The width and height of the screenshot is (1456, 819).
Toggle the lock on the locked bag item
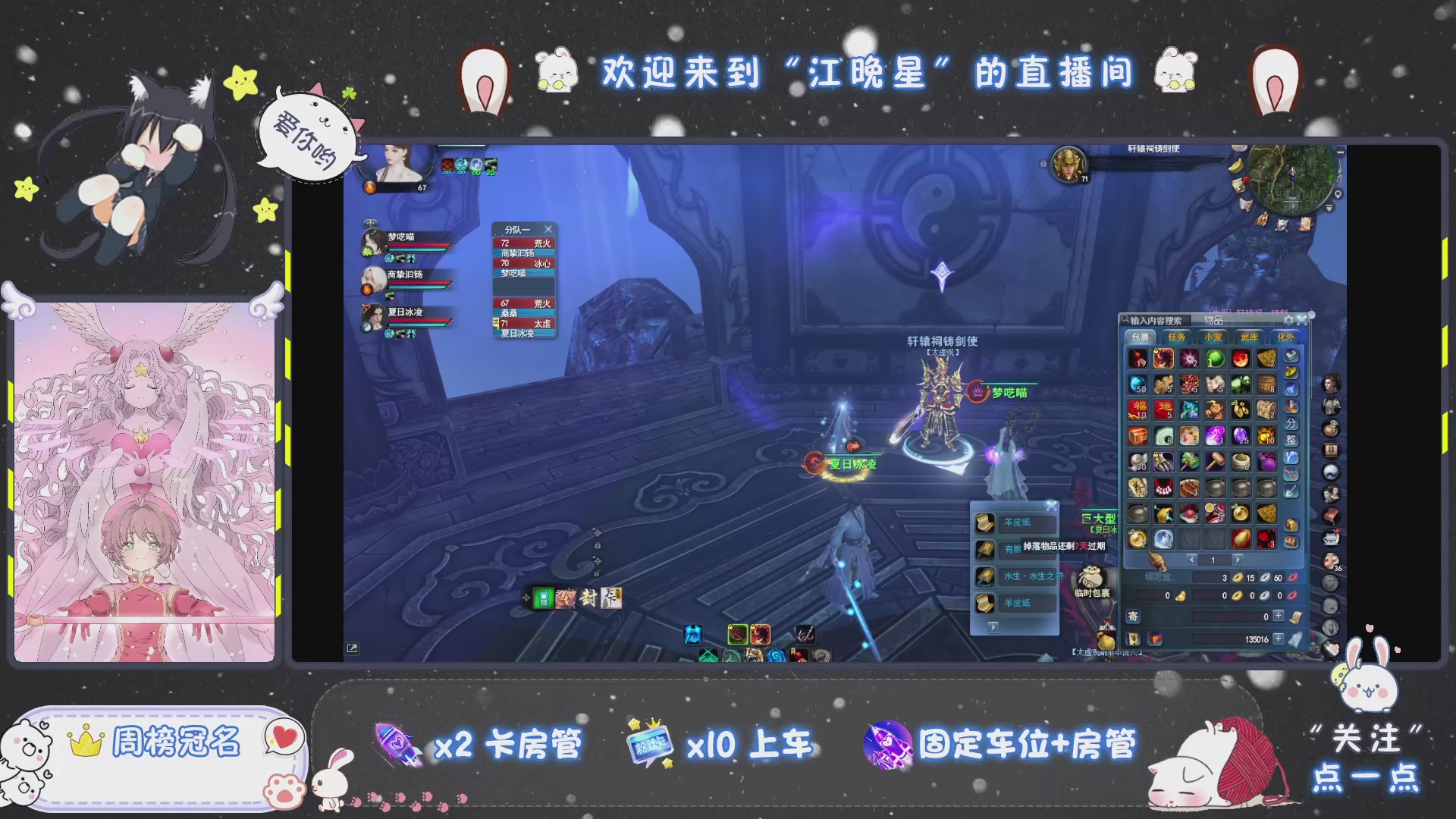click(1156, 351)
